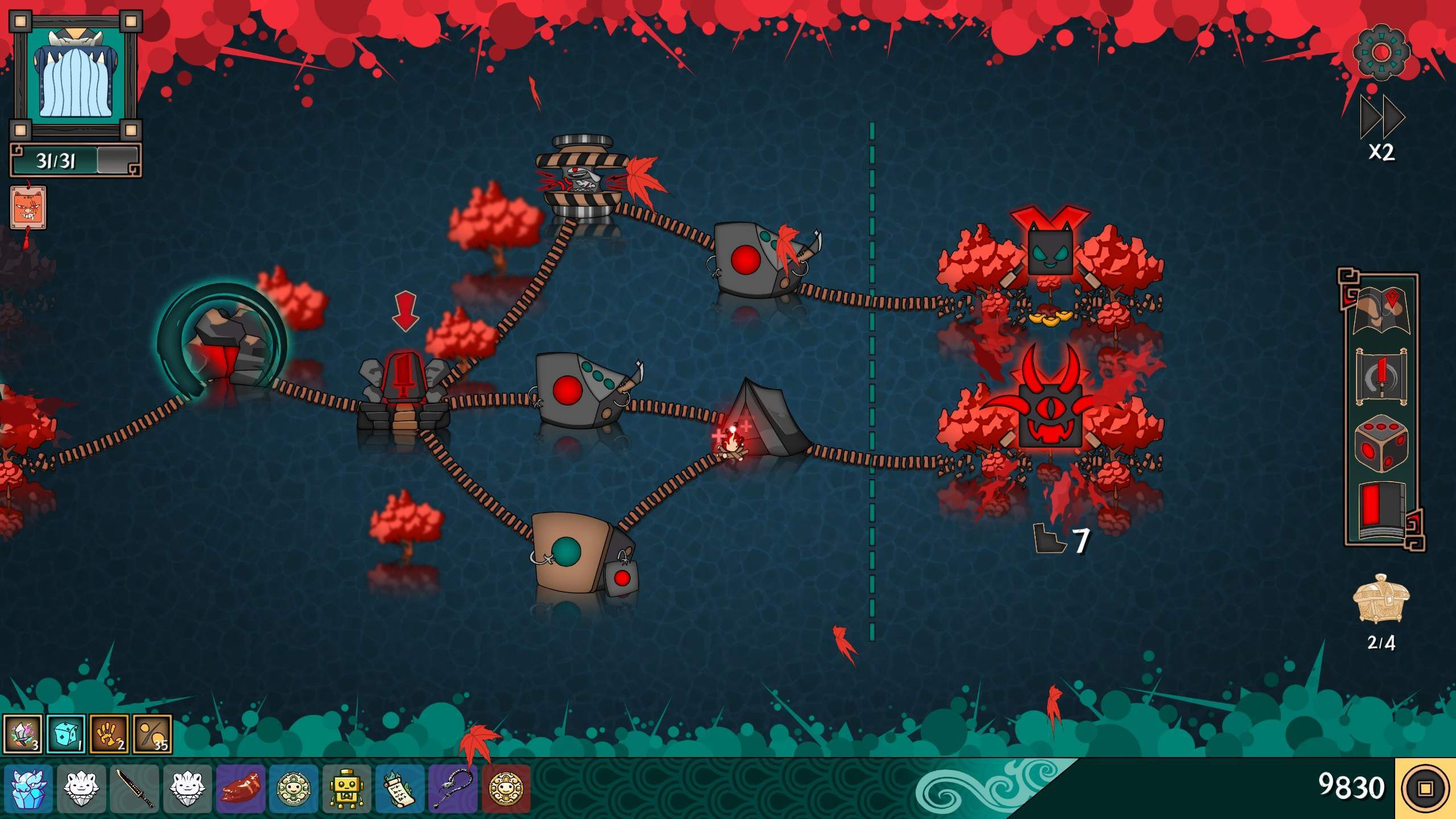Open the red sword scroll
This screenshot has width=1456, height=819.
(1381, 377)
